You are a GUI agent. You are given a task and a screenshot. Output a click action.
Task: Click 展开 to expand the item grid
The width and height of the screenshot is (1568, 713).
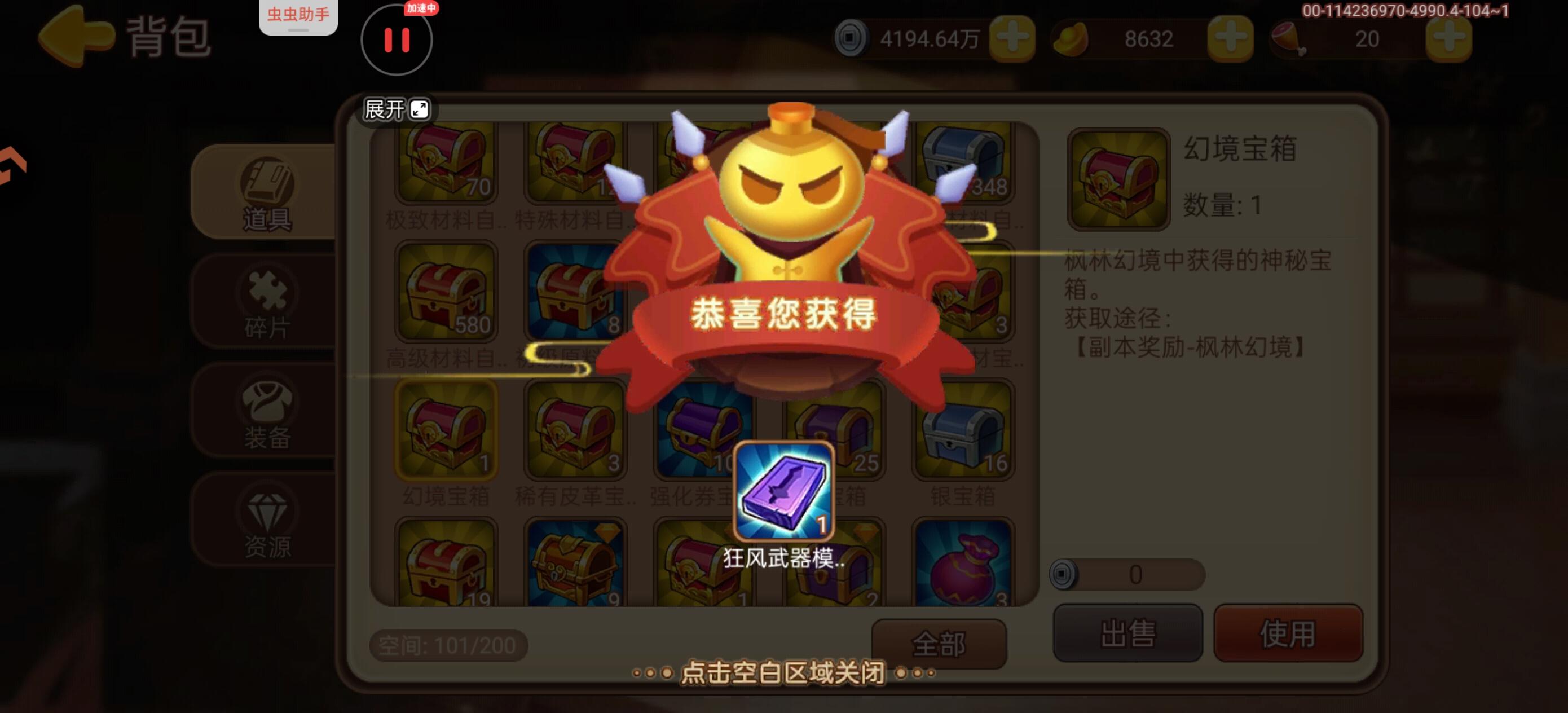(394, 109)
